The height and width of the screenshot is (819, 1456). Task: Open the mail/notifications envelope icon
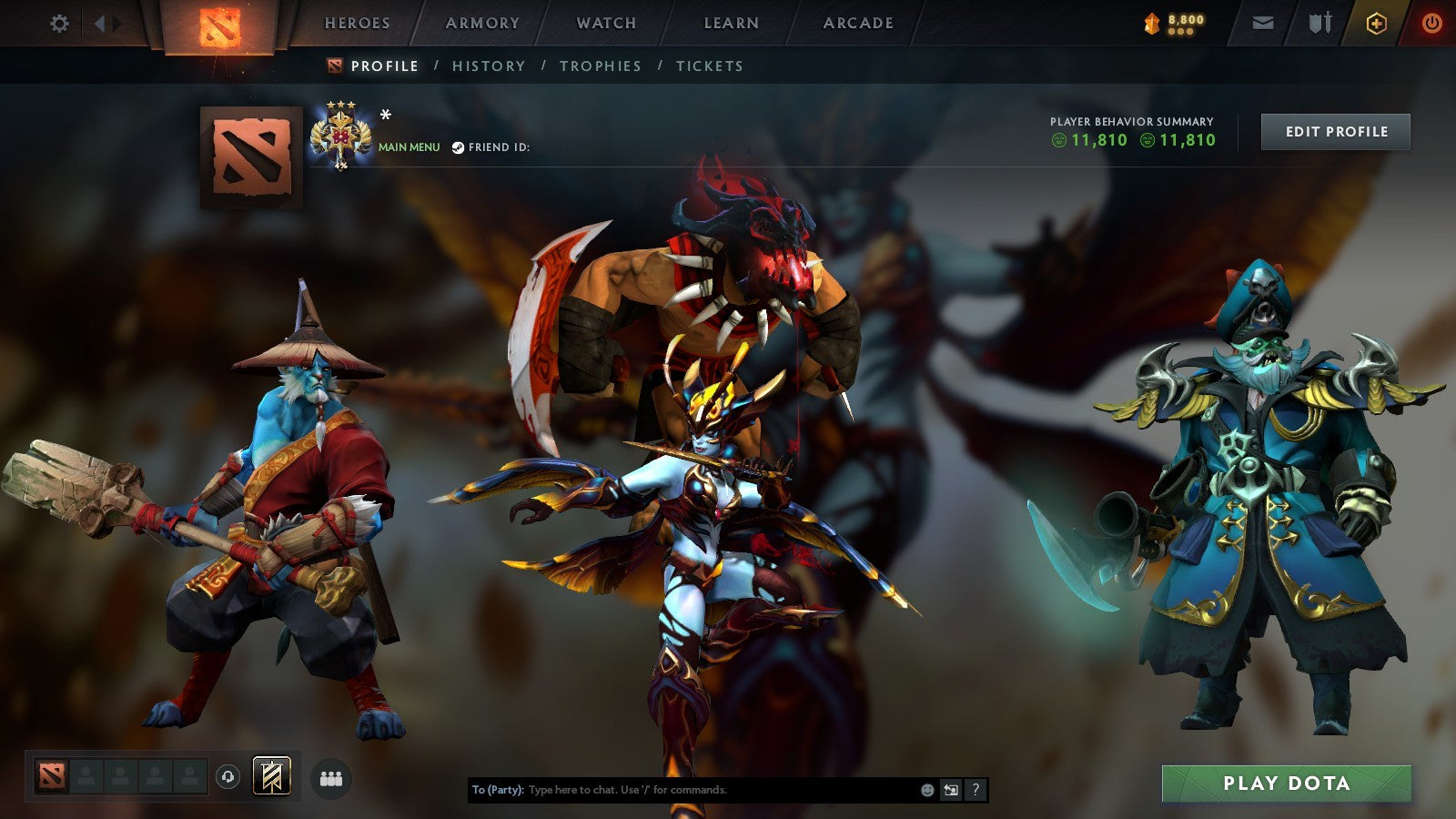[x=1263, y=24]
